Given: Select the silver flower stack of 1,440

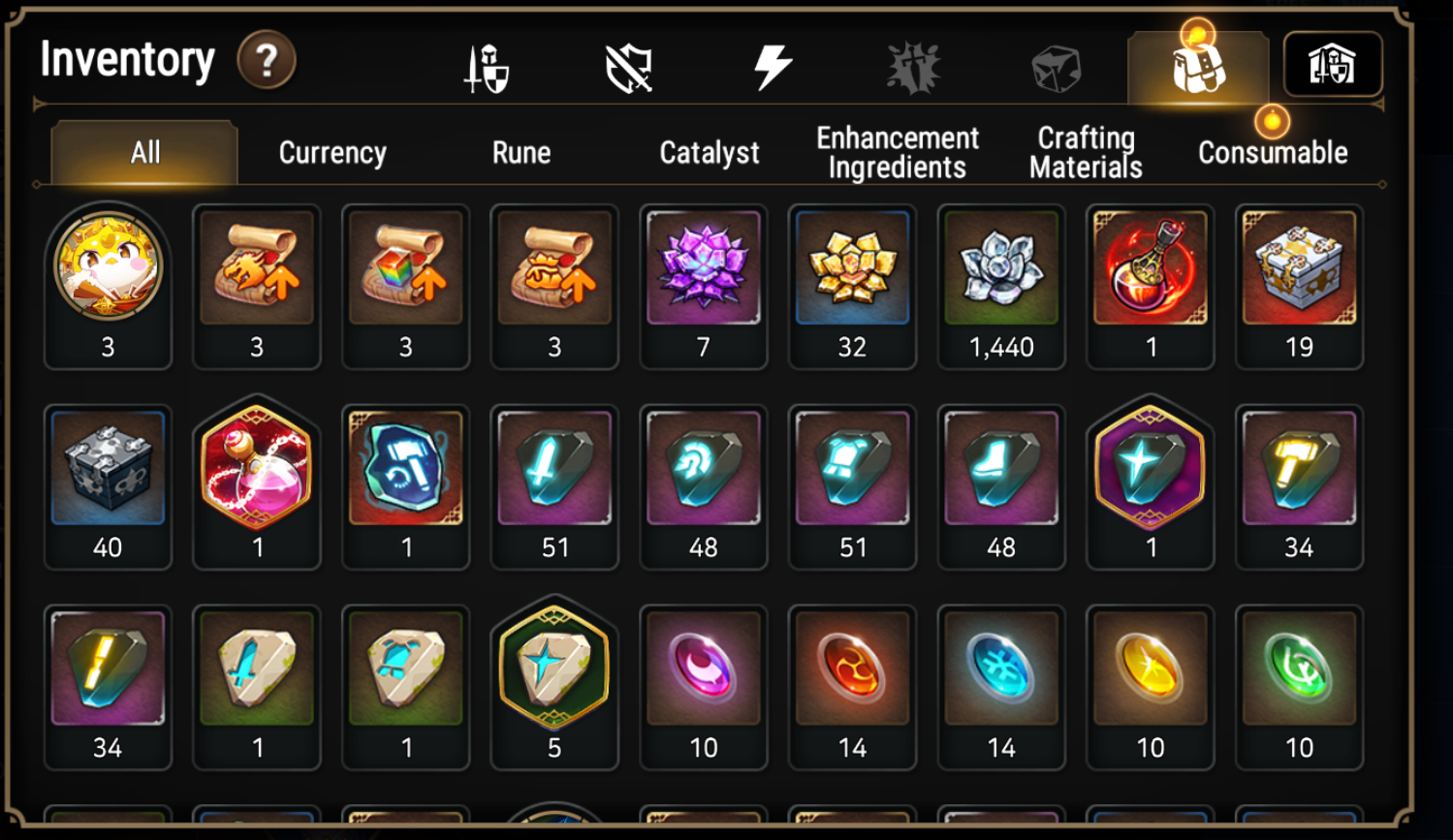Looking at the screenshot, I should pyautogui.click(x=1001, y=274).
